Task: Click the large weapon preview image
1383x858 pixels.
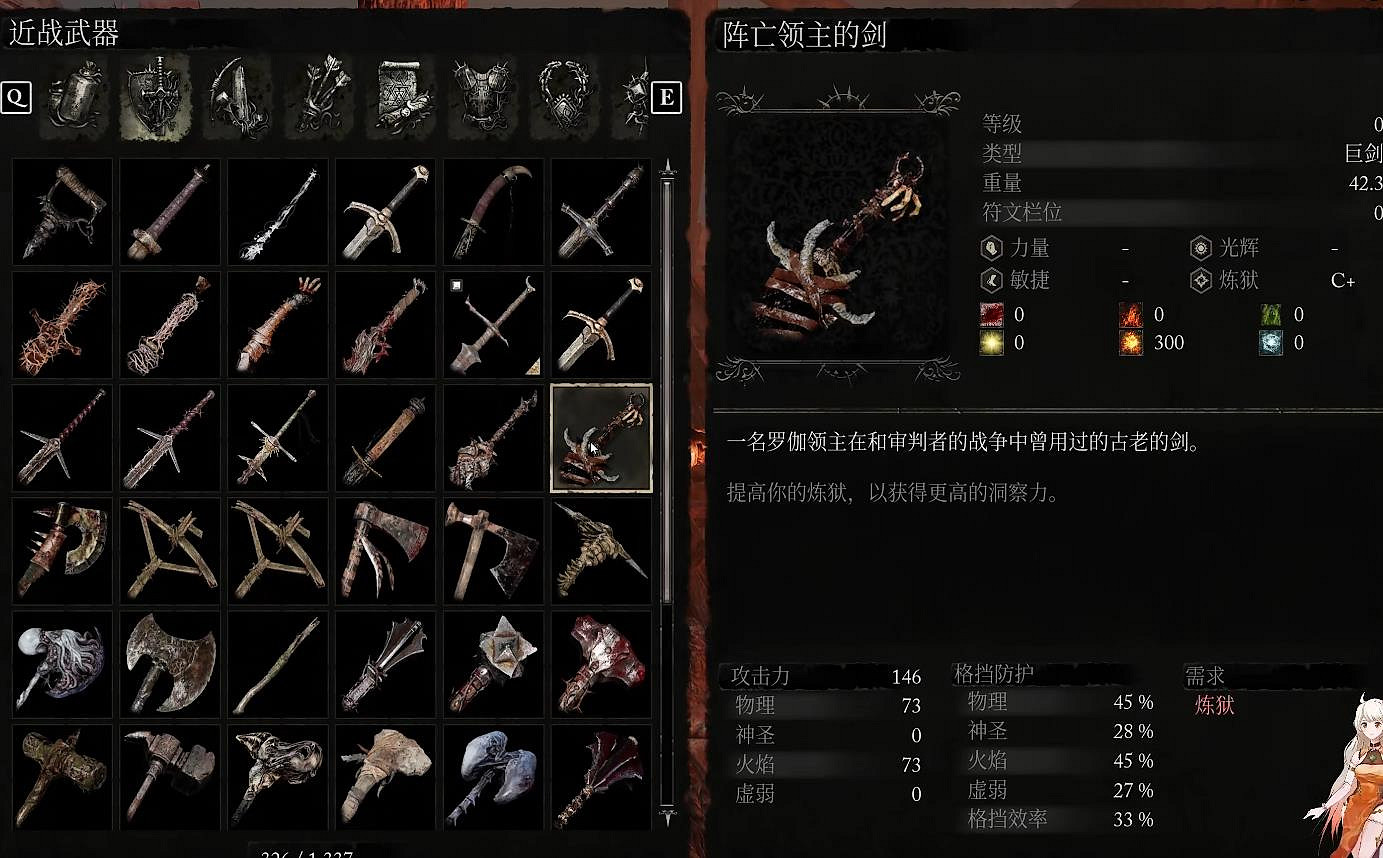Action: [838, 240]
